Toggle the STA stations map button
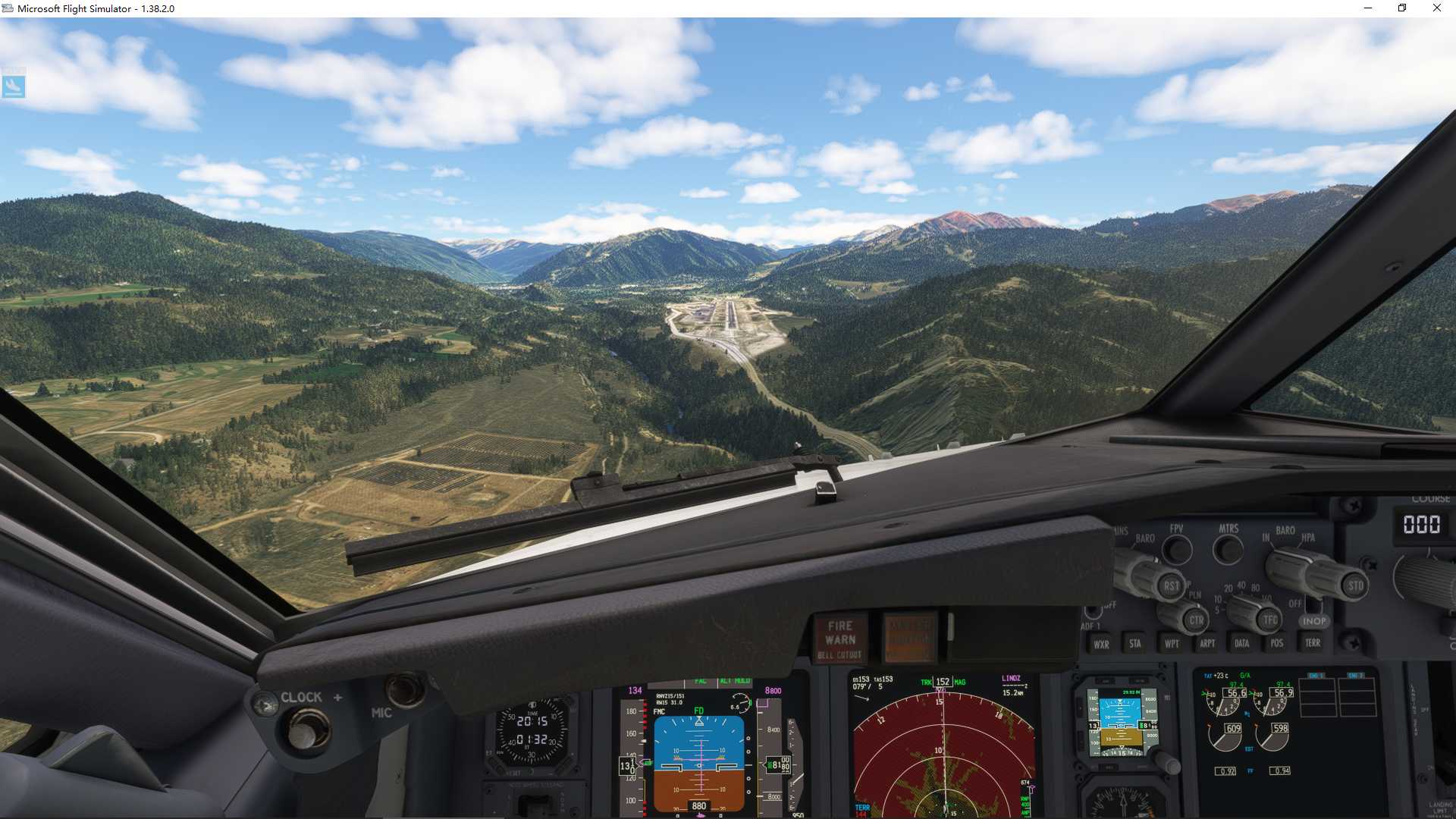 (1135, 643)
